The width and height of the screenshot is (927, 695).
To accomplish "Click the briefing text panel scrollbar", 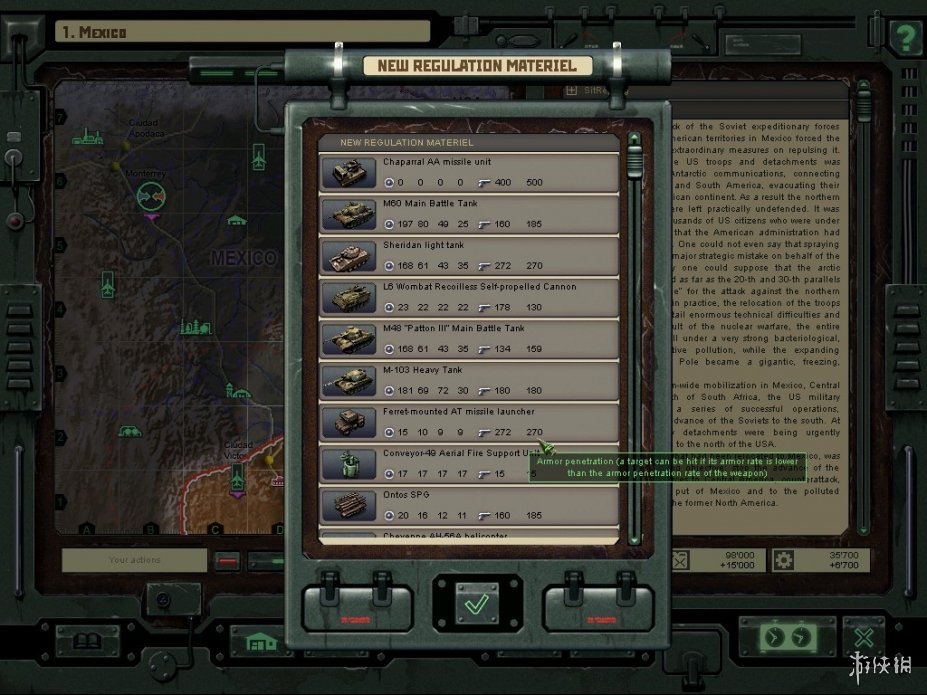I will [x=860, y=300].
